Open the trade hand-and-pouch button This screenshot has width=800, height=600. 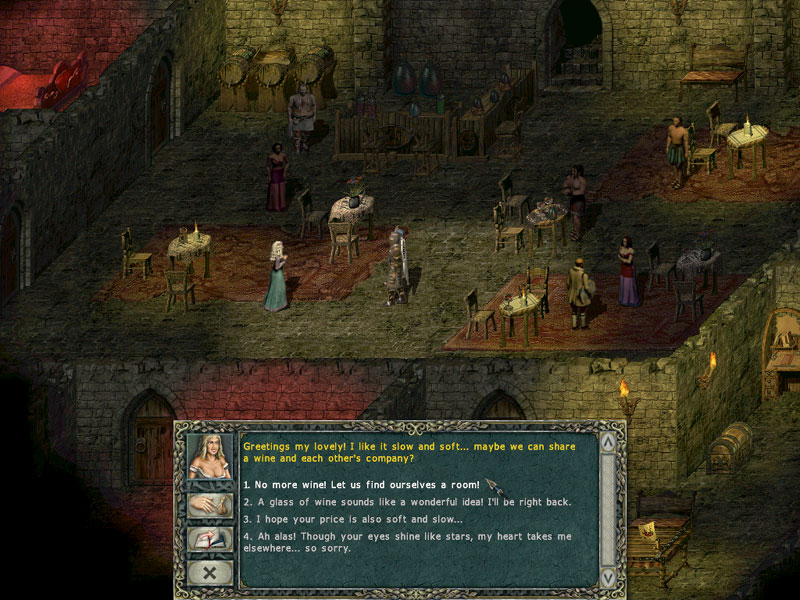pyautogui.click(x=210, y=505)
